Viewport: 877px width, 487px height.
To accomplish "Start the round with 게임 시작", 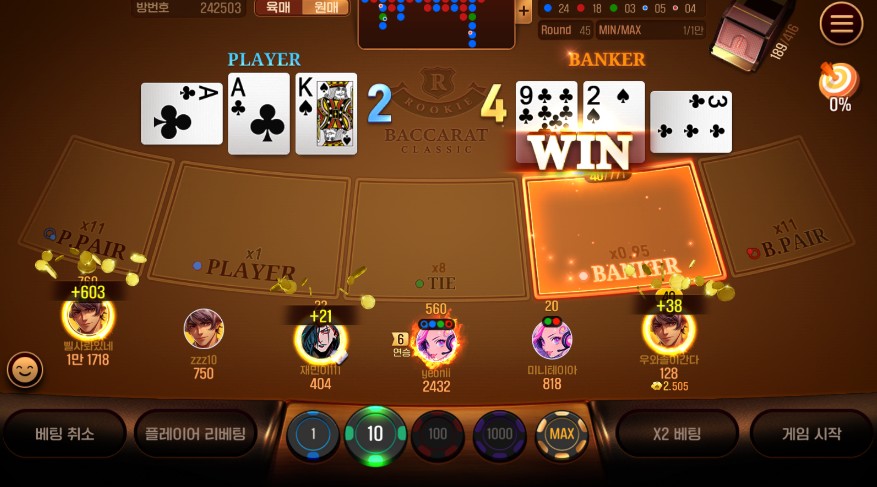I will (x=811, y=434).
